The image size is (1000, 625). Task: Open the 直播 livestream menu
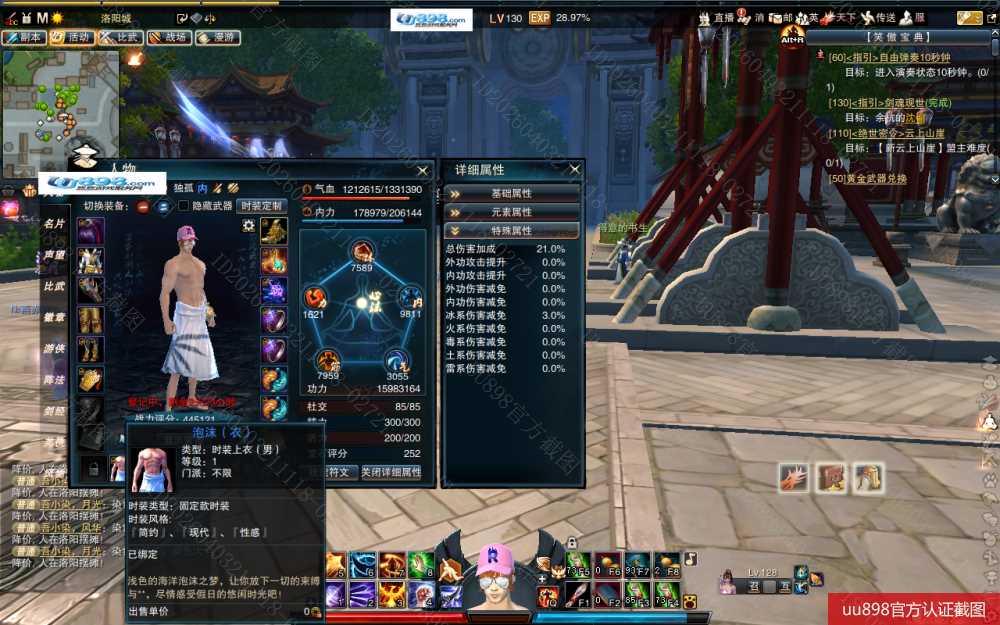click(x=715, y=18)
